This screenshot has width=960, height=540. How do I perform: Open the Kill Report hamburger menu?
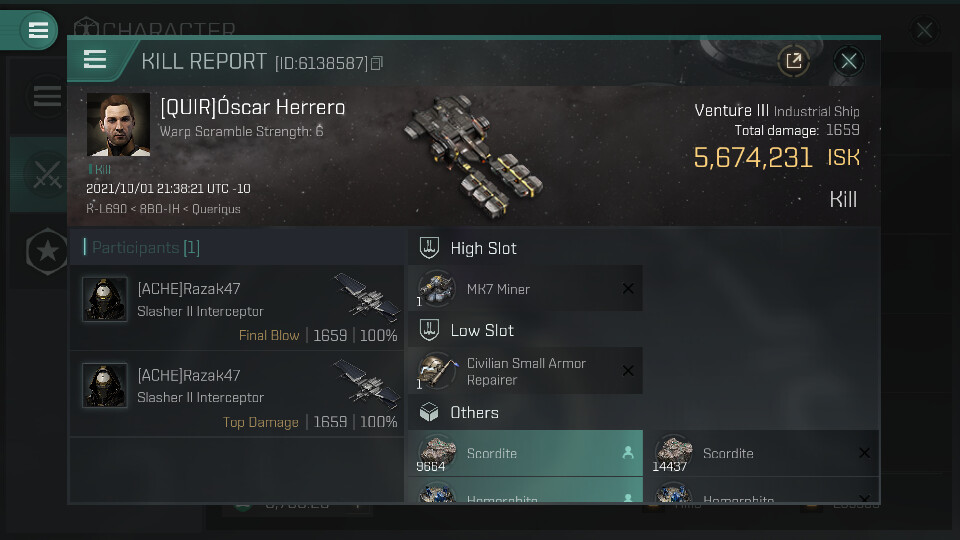tap(95, 60)
